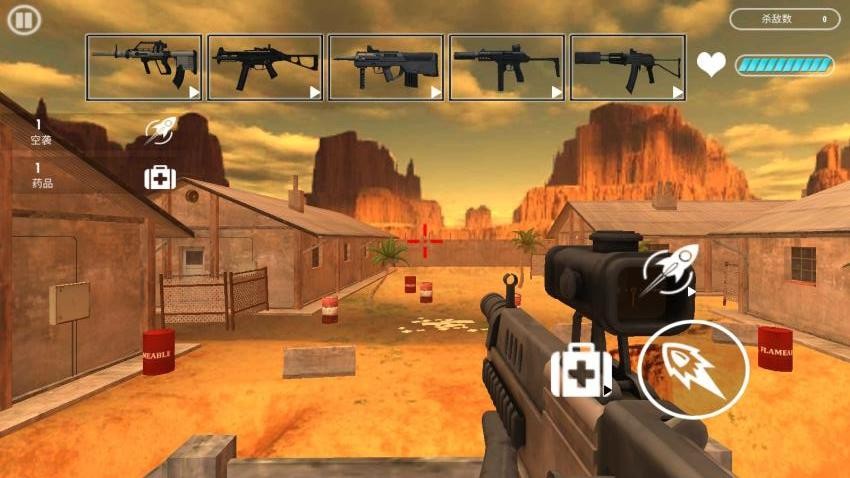Click the rocket icon beside the 空袭 count

[x=160, y=131]
